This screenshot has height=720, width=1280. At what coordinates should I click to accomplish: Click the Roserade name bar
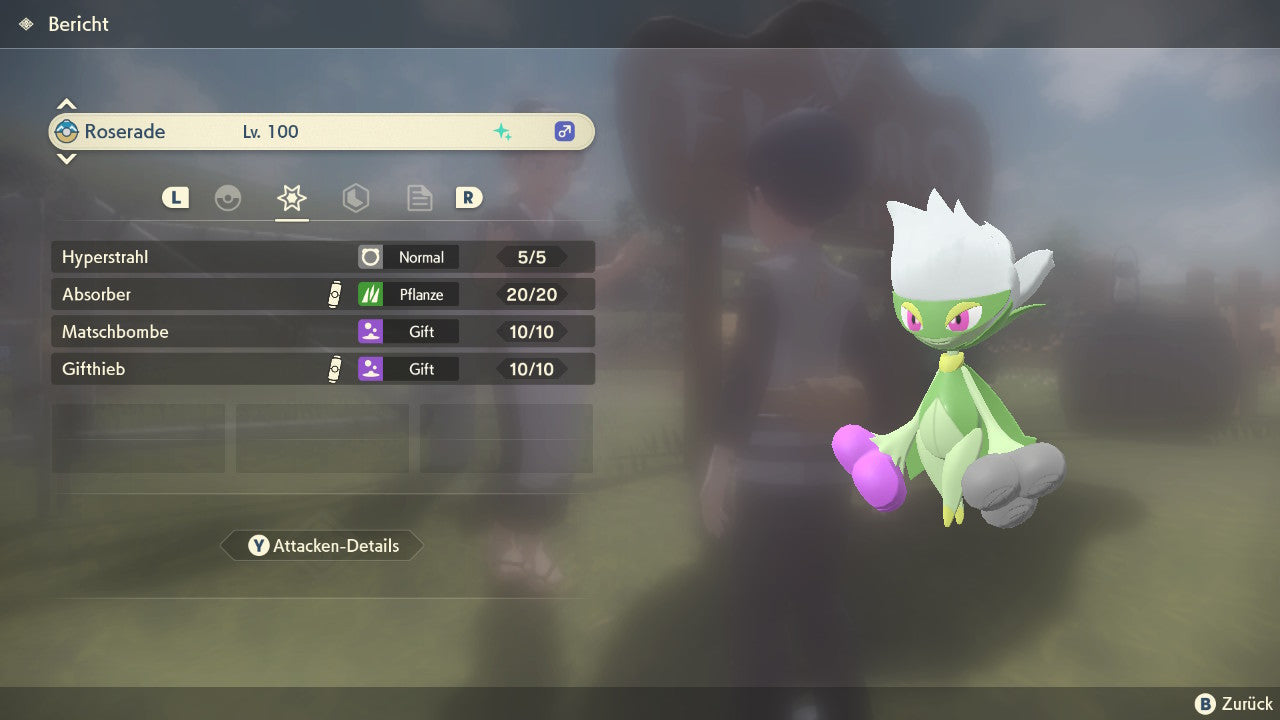click(322, 131)
